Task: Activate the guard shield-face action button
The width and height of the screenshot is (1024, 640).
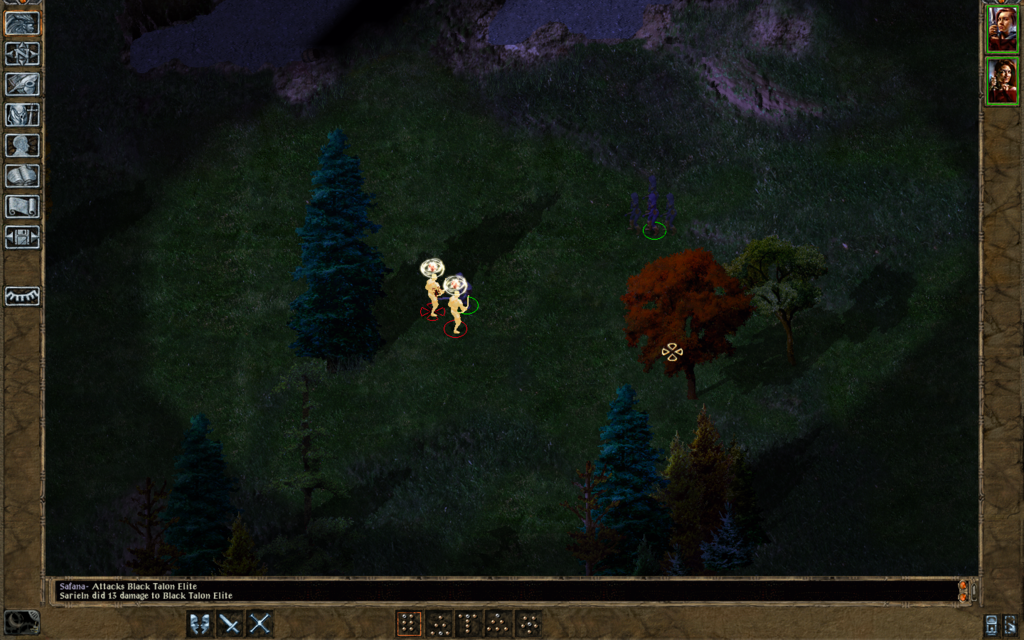Action: (x=200, y=624)
